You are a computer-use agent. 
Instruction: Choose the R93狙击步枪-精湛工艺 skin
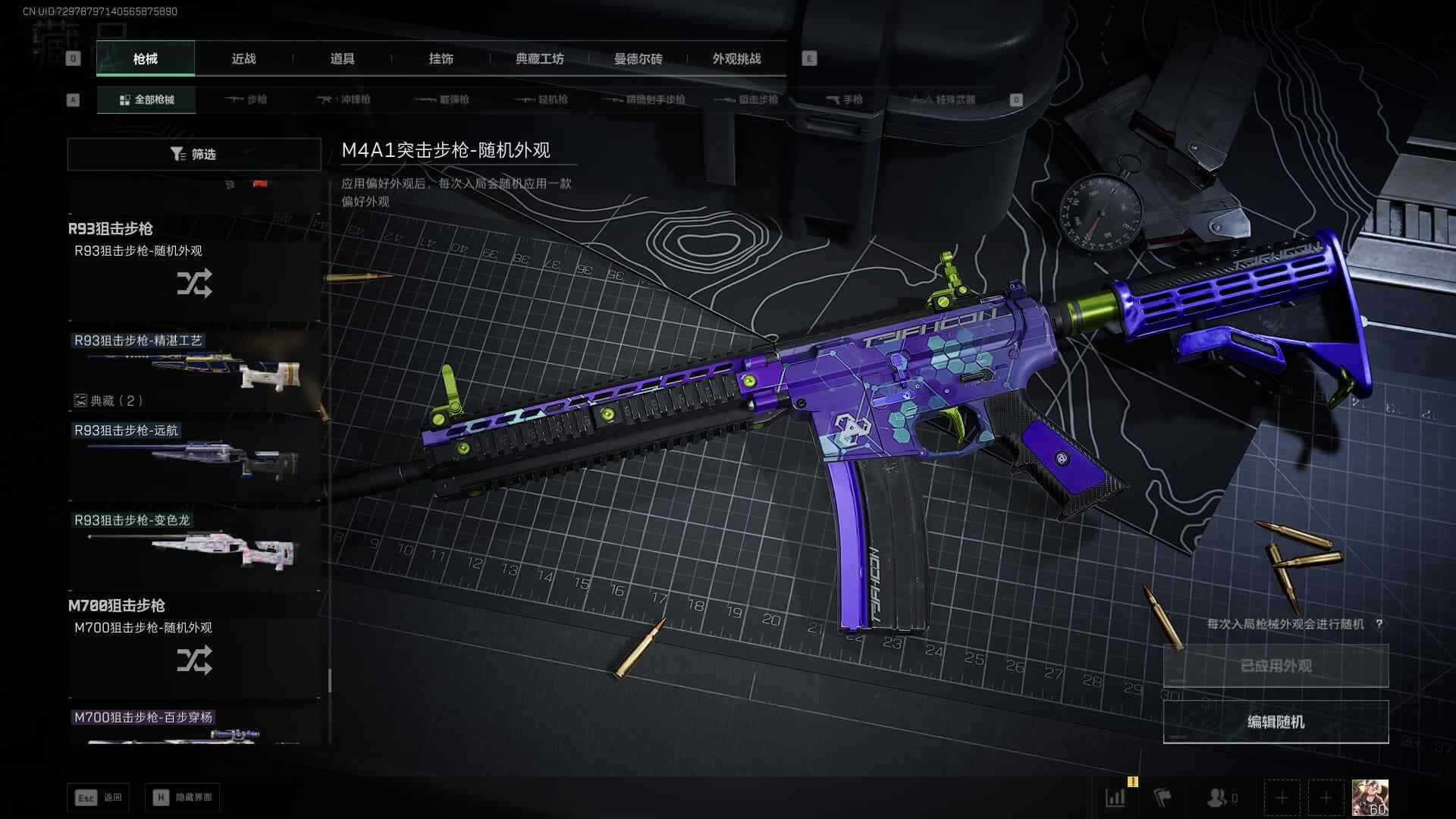[x=194, y=372]
